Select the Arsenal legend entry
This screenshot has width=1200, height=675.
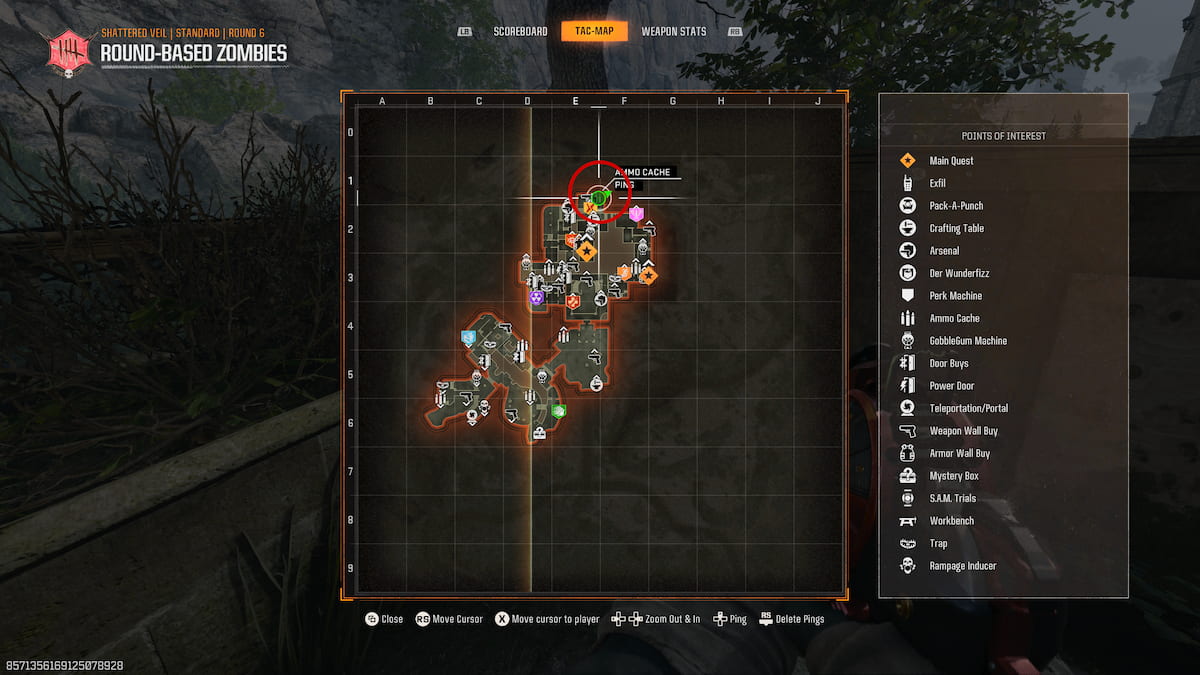click(x=943, y=251)
